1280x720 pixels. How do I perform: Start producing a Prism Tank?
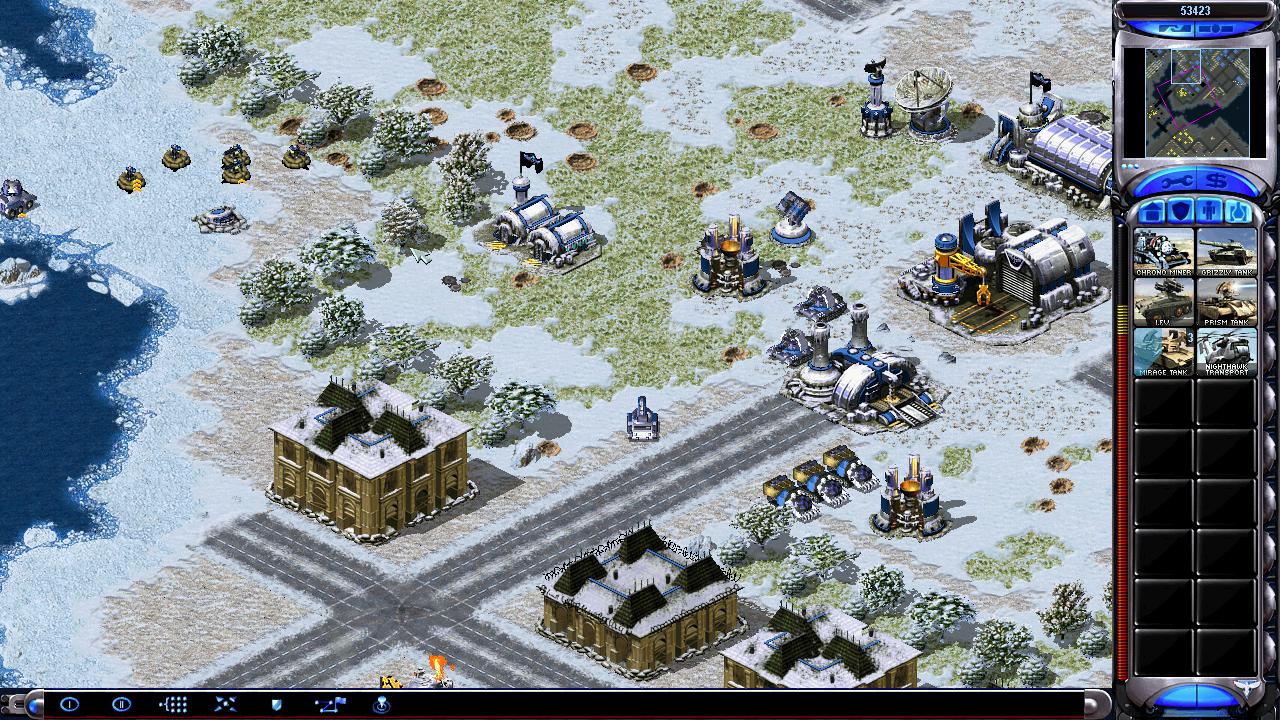(1226, 302)
